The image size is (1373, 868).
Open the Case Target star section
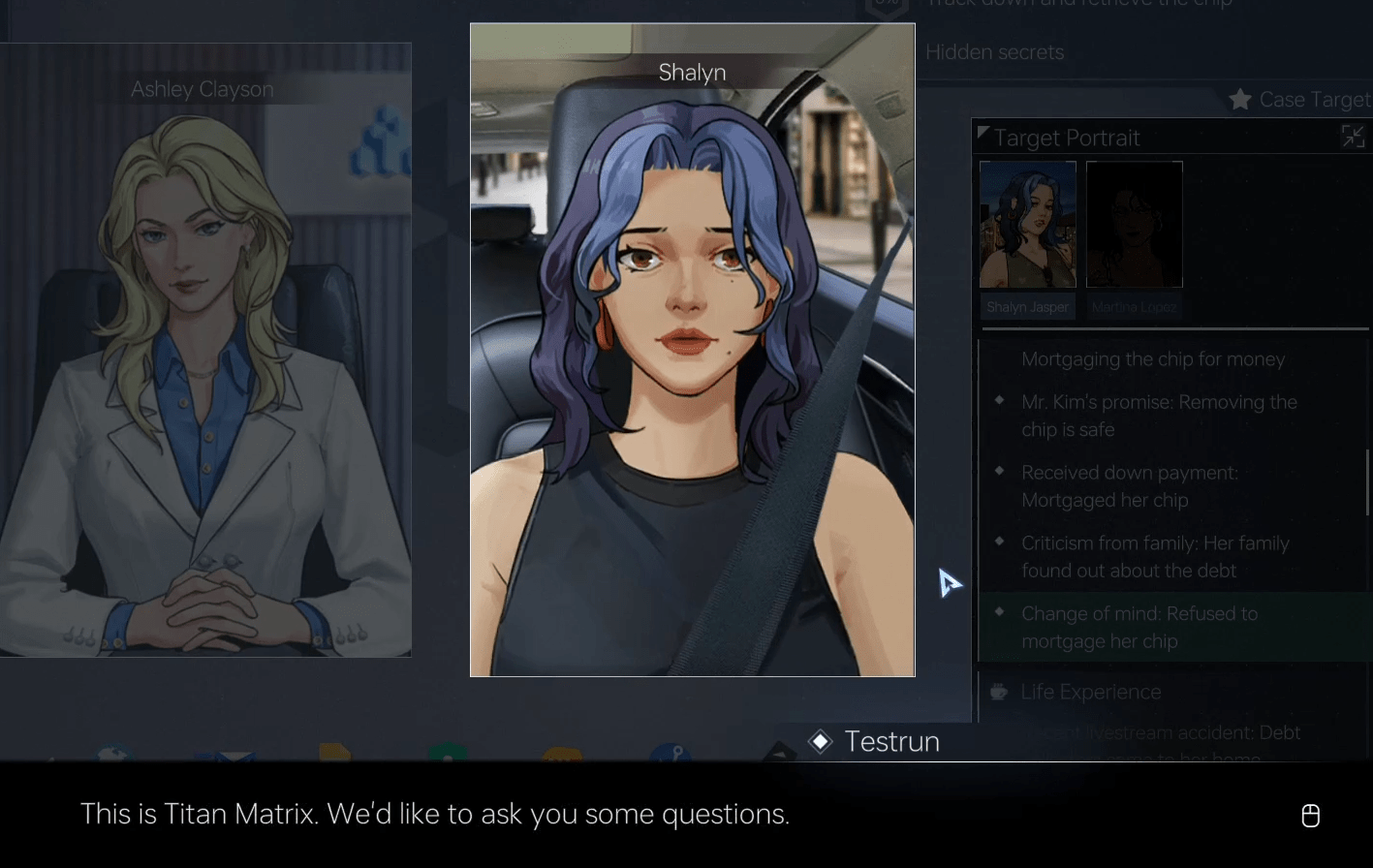coord(1298,100)
